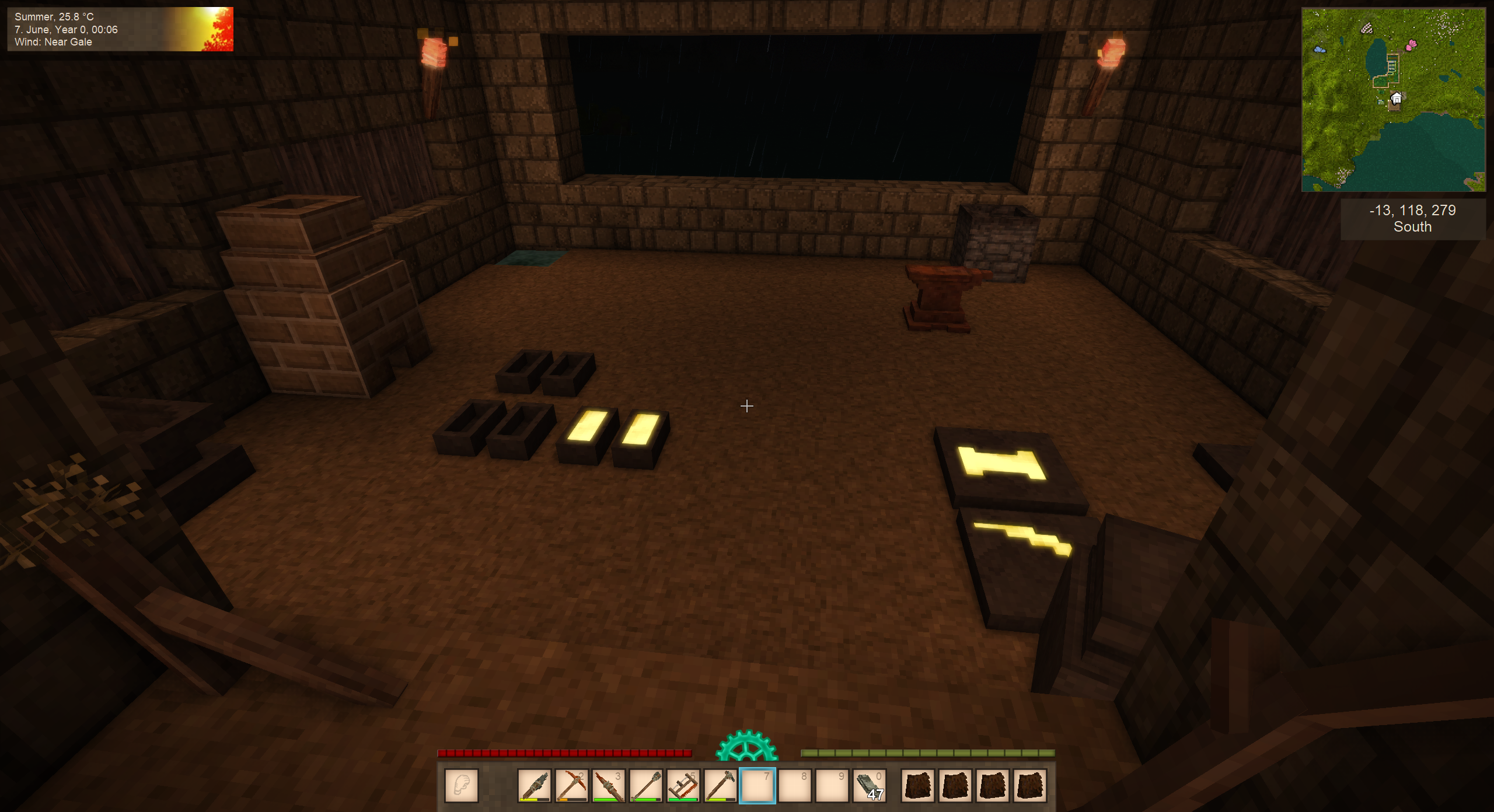Select the wheat marker on the minimap
1494x812 pixels.
pyautogui.click(x=1367, y=28)
